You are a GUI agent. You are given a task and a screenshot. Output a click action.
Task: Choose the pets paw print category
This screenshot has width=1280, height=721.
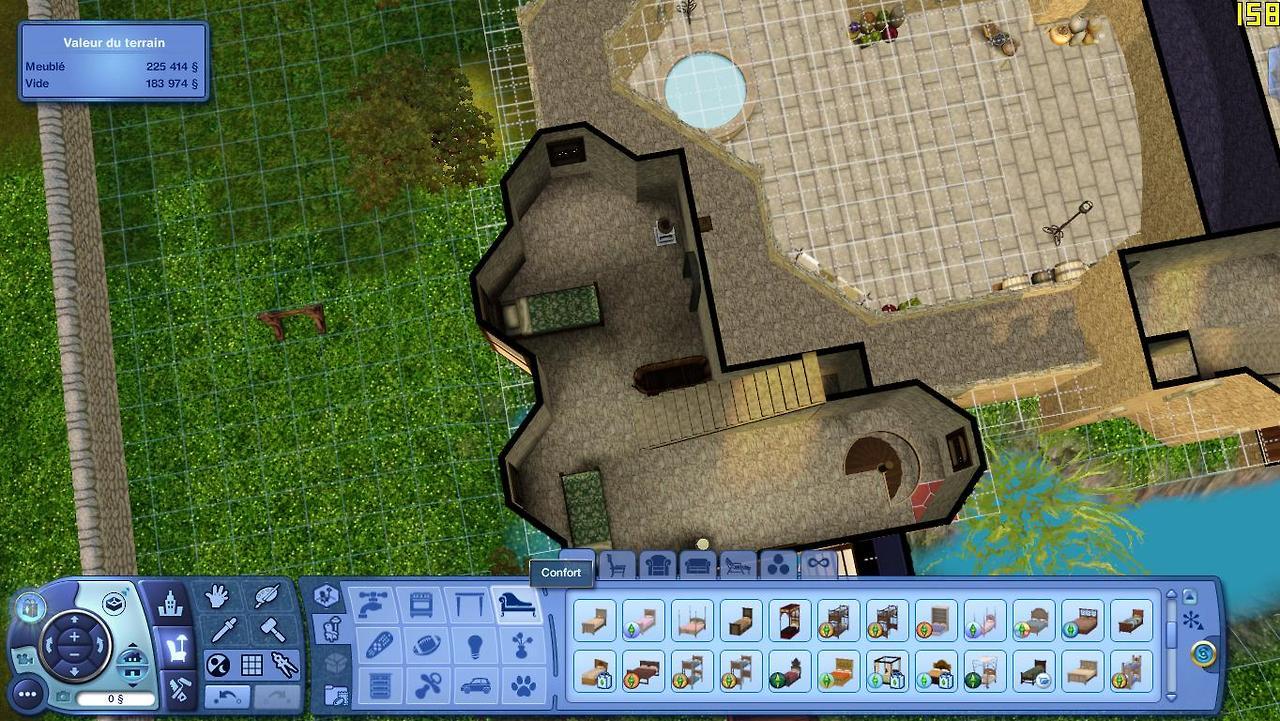(522, 686)
